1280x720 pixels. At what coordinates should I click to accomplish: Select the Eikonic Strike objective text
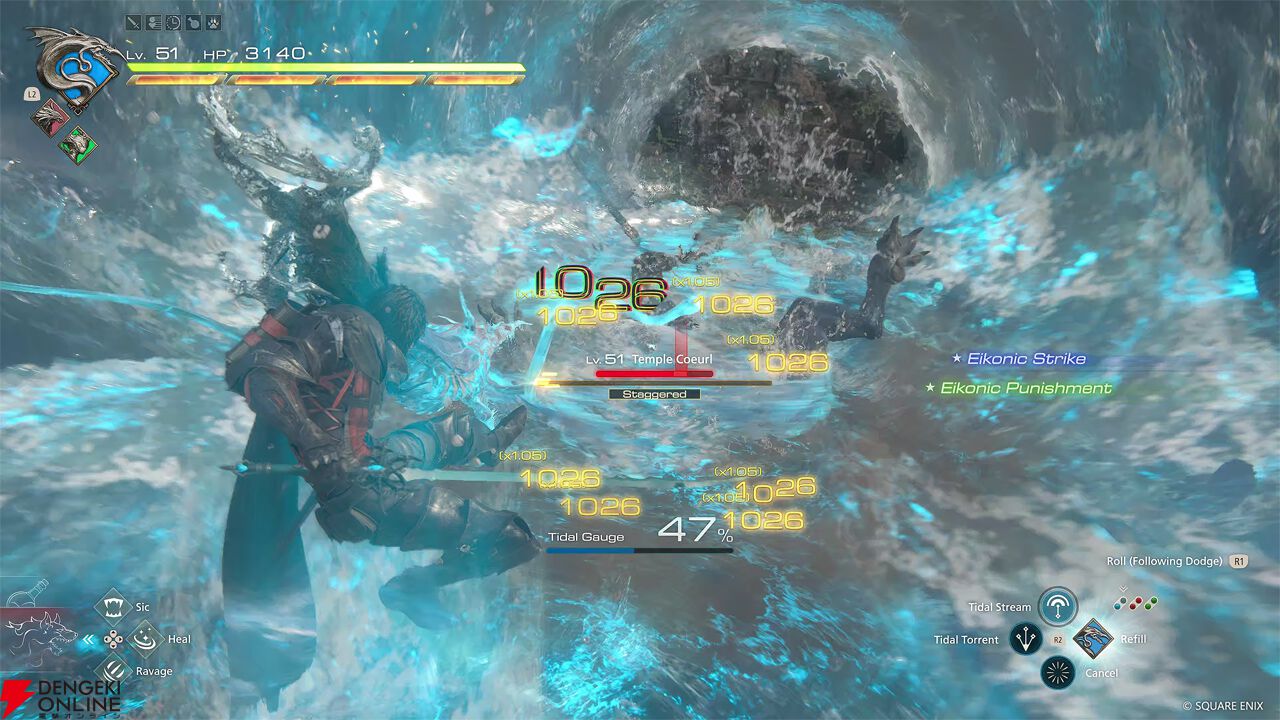[1025, 358]
